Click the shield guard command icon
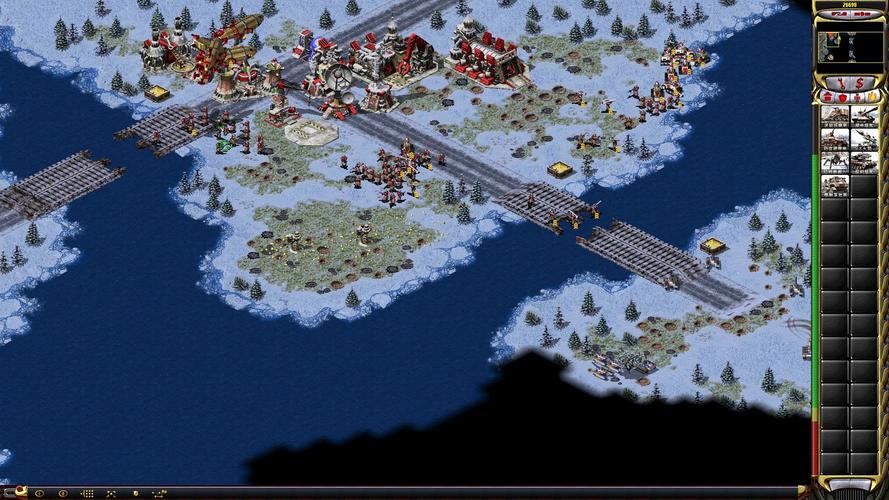Viewport: 889px width, 500px height. tap(135, 493)
